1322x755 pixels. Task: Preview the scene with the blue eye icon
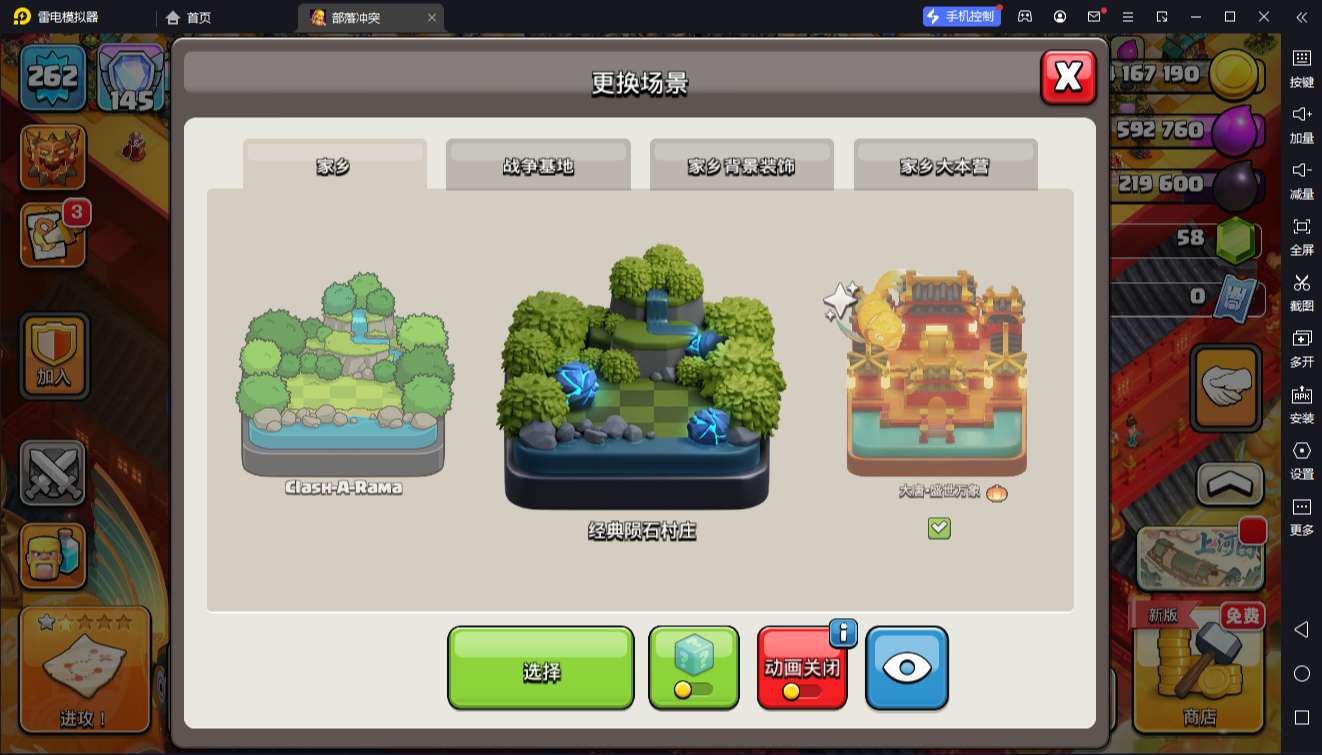tap(906, 667)
